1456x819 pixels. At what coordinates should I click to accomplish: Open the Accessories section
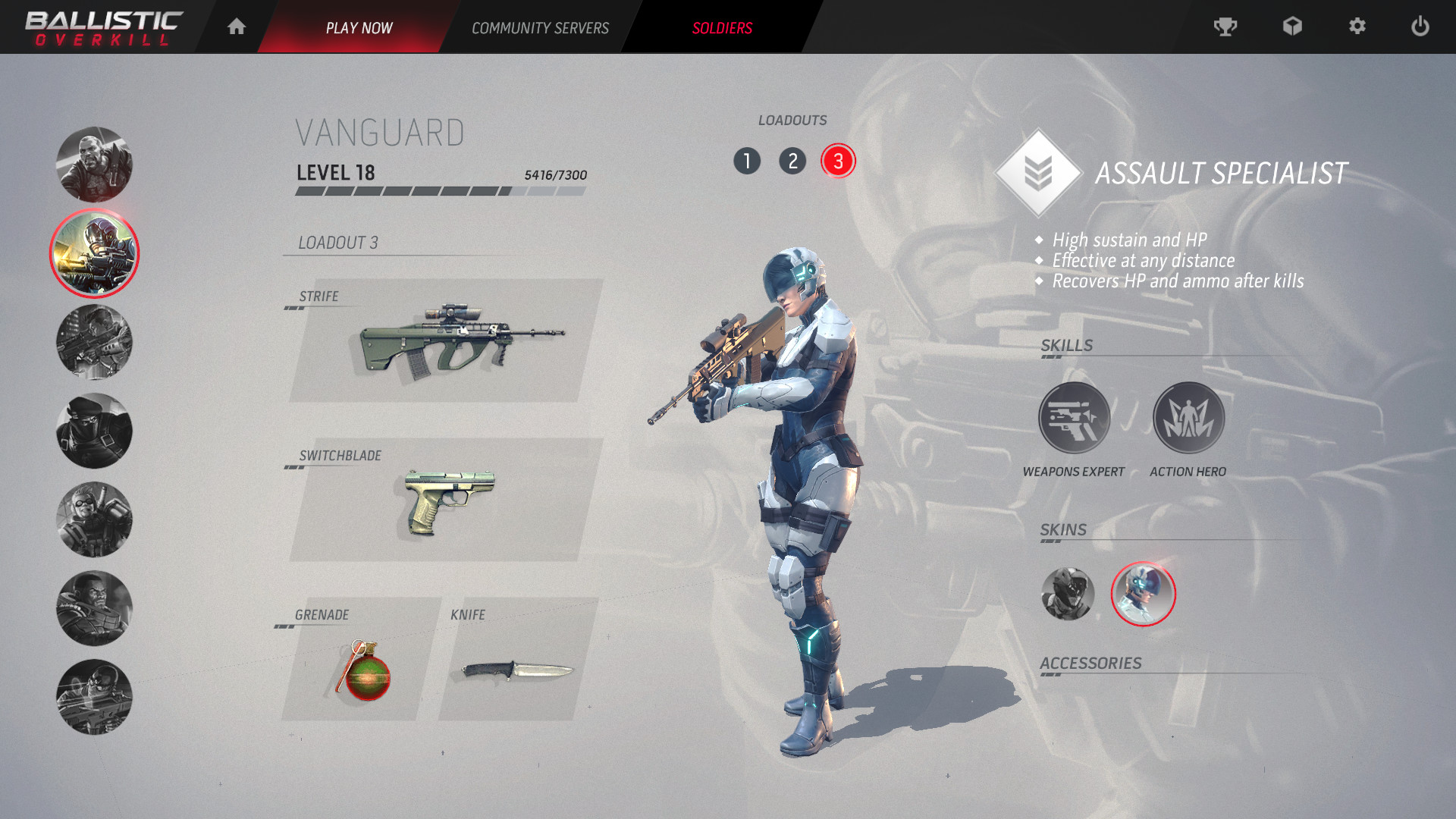pos(1092,662)
